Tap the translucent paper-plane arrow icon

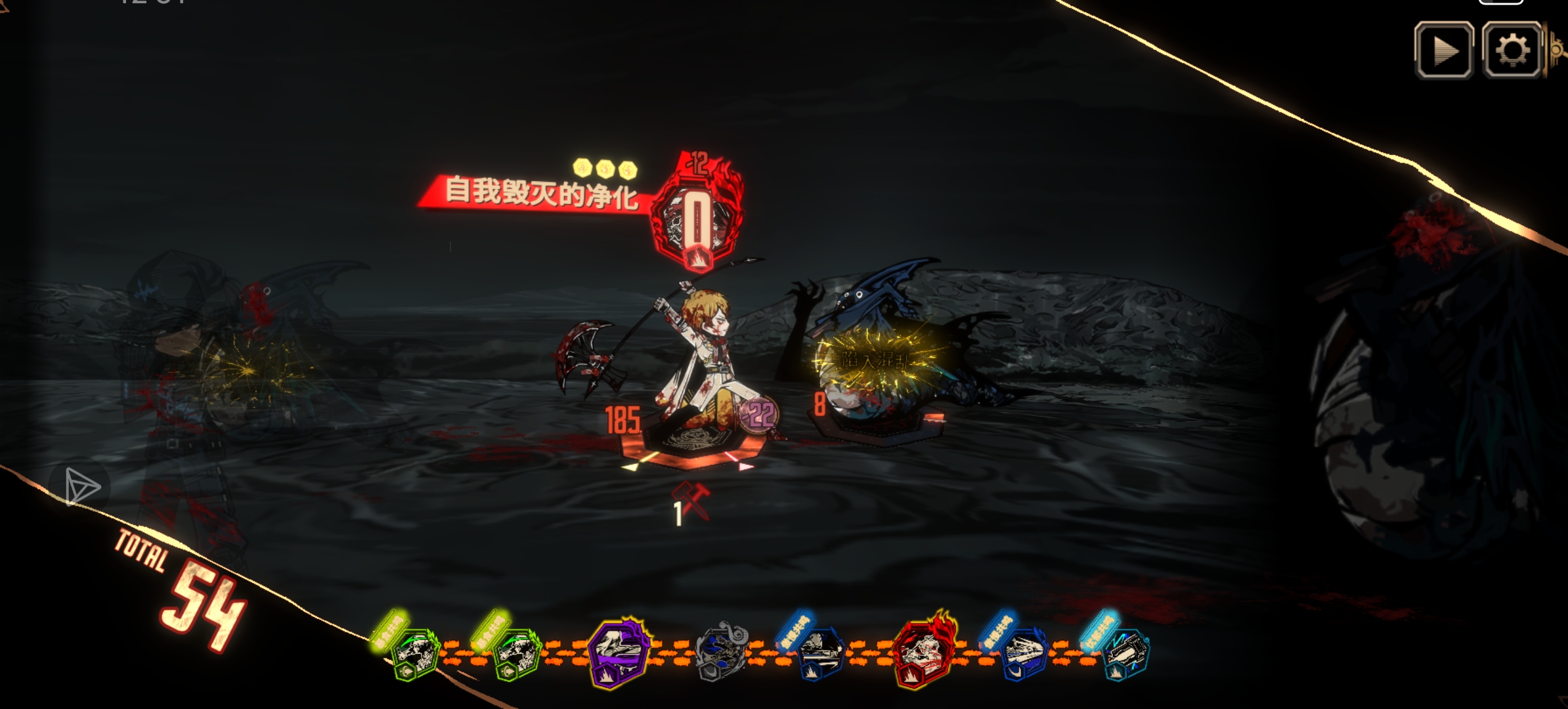[x=81, y=487]
